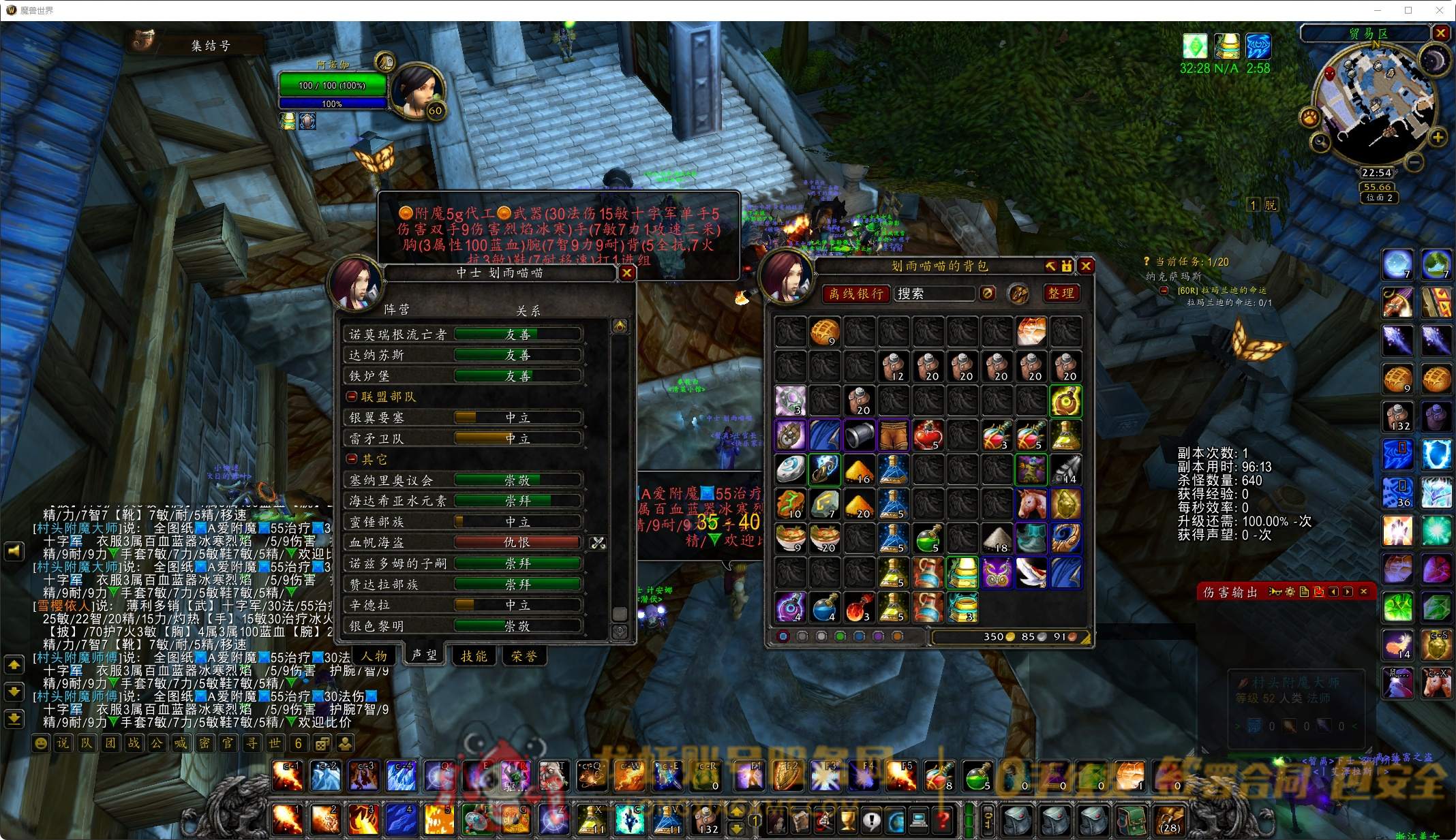
Task: Close the 贸易区 minimap header
Action: pyautogui.click(x=1440, y=33)
